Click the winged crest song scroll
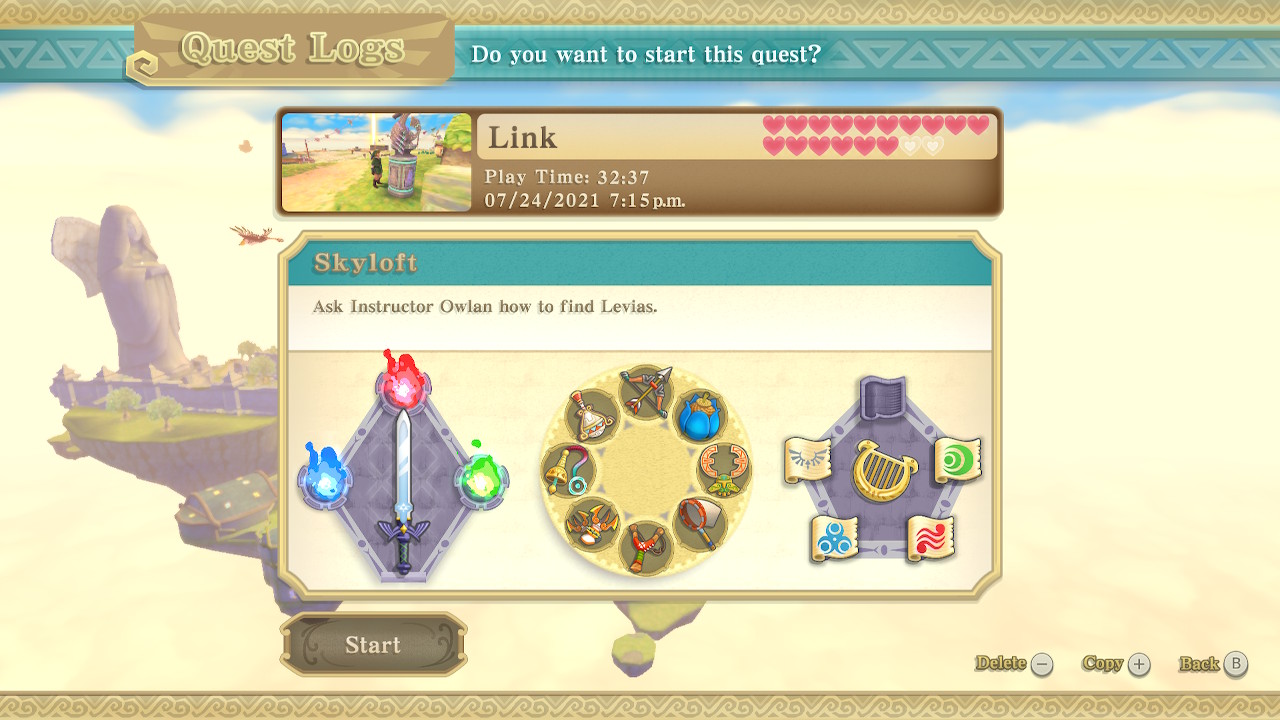Screen dimensions: 1280x720 pos(807,460)
